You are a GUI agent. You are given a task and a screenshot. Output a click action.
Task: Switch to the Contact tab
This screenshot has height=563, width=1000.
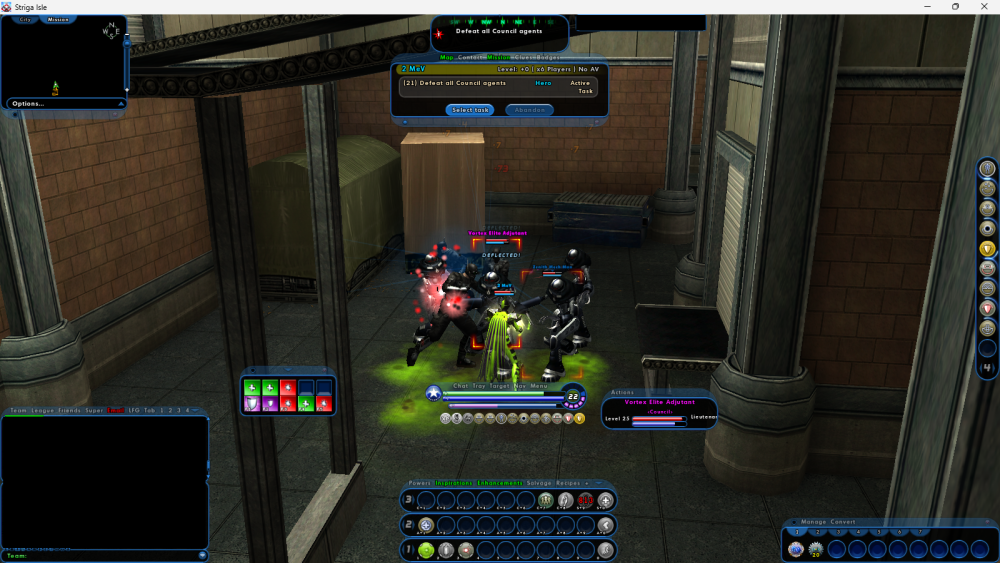(x=470, y=58)
